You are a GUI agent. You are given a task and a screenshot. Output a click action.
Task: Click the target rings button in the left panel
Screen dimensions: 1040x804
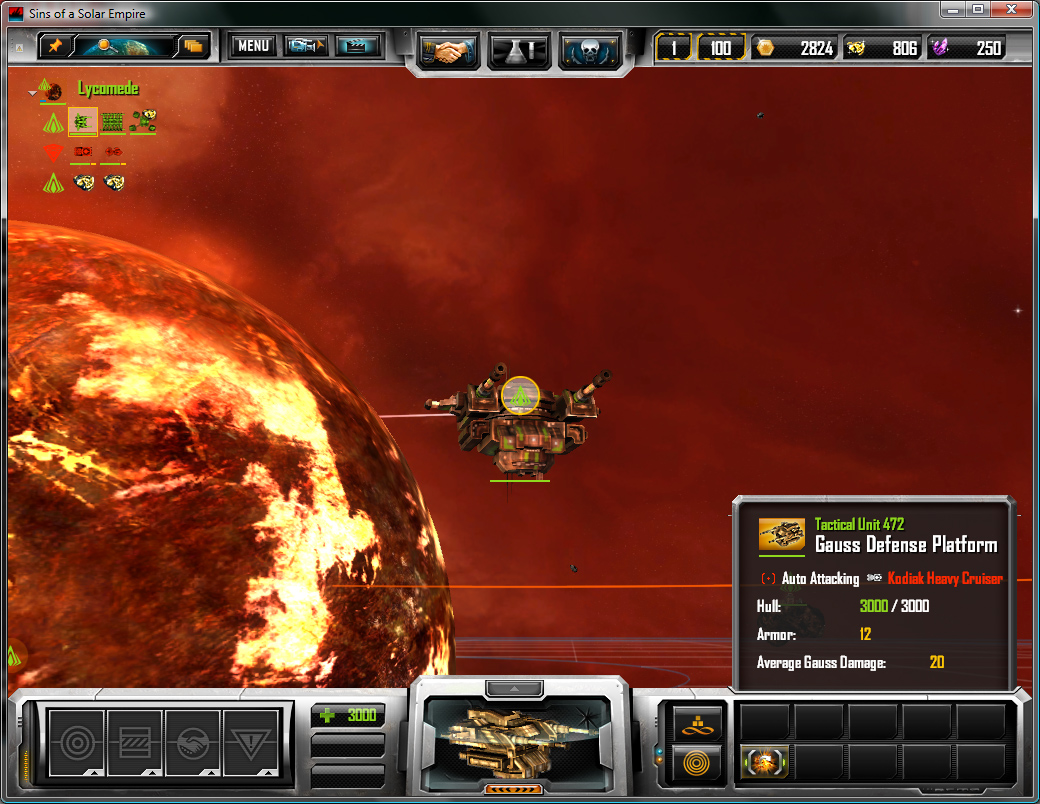tap(76, 742)
